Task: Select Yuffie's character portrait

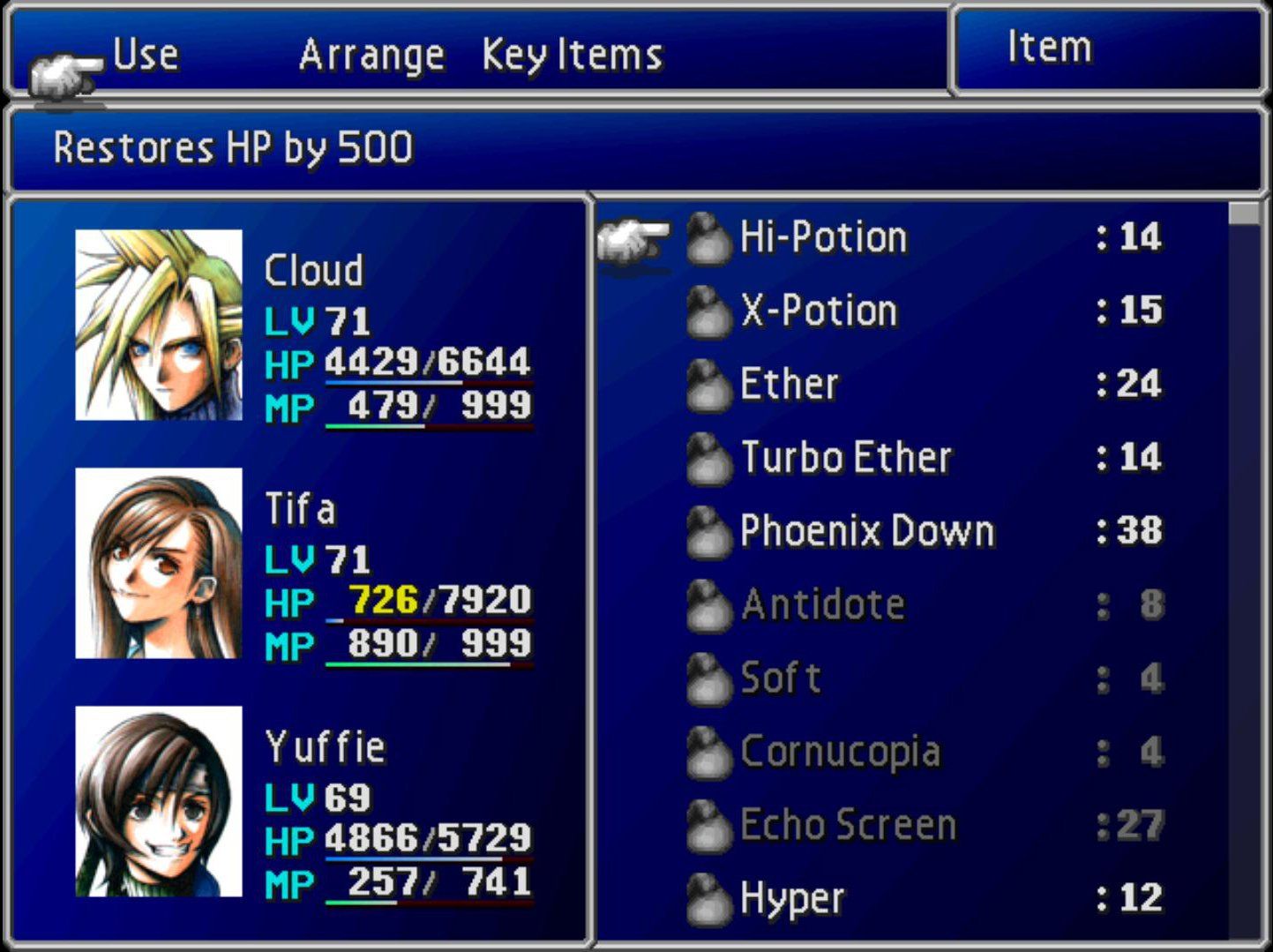Action: [161, 800]
